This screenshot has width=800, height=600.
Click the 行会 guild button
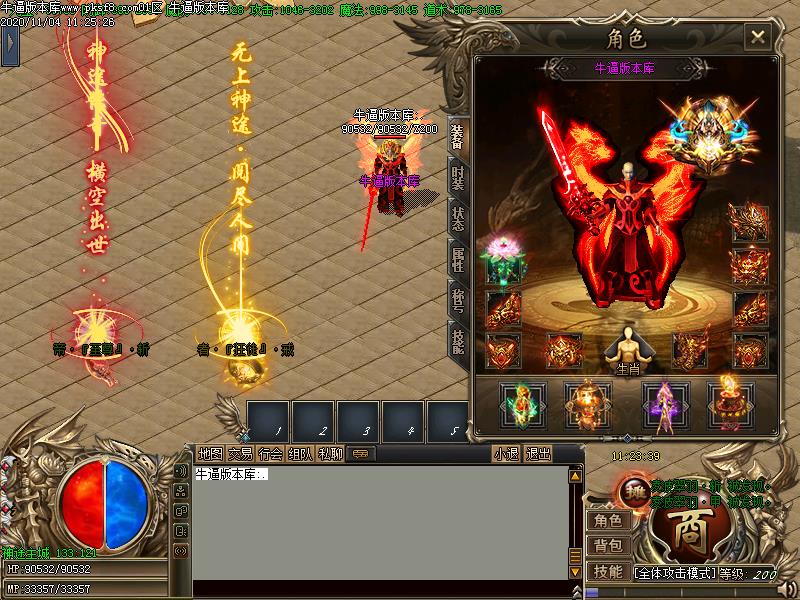point(270,453)
